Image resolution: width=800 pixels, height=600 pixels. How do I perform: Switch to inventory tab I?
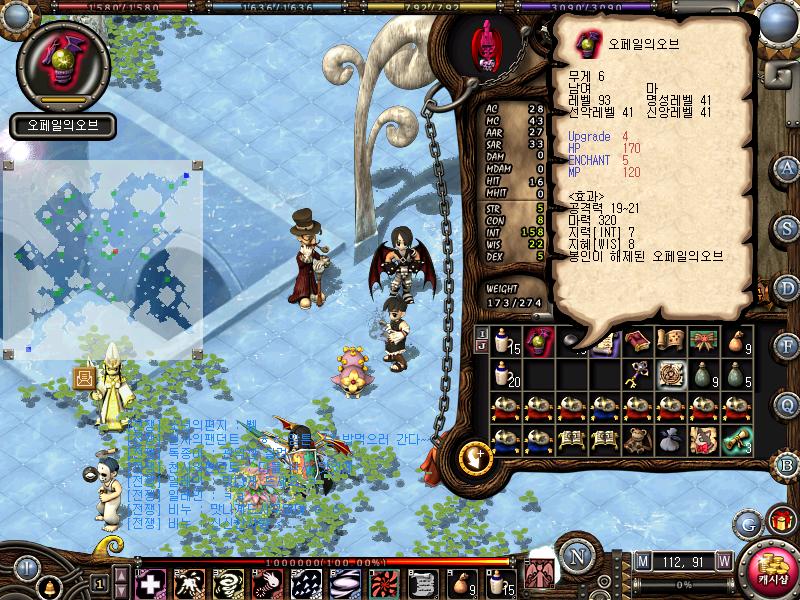[x=481, y=333]
